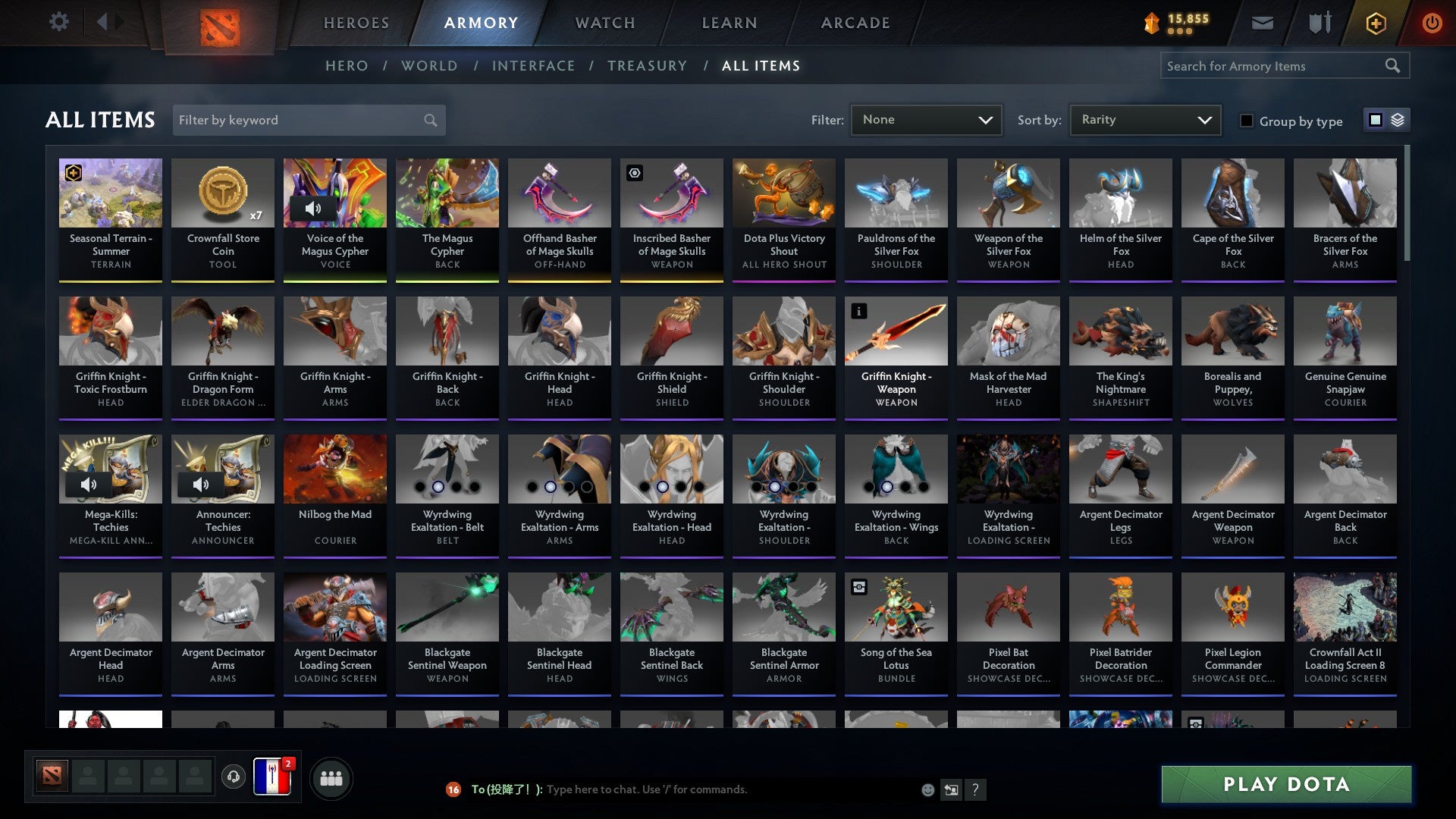
Task: Open the Filter dropdown set to None
Action: tap(925, 119)
